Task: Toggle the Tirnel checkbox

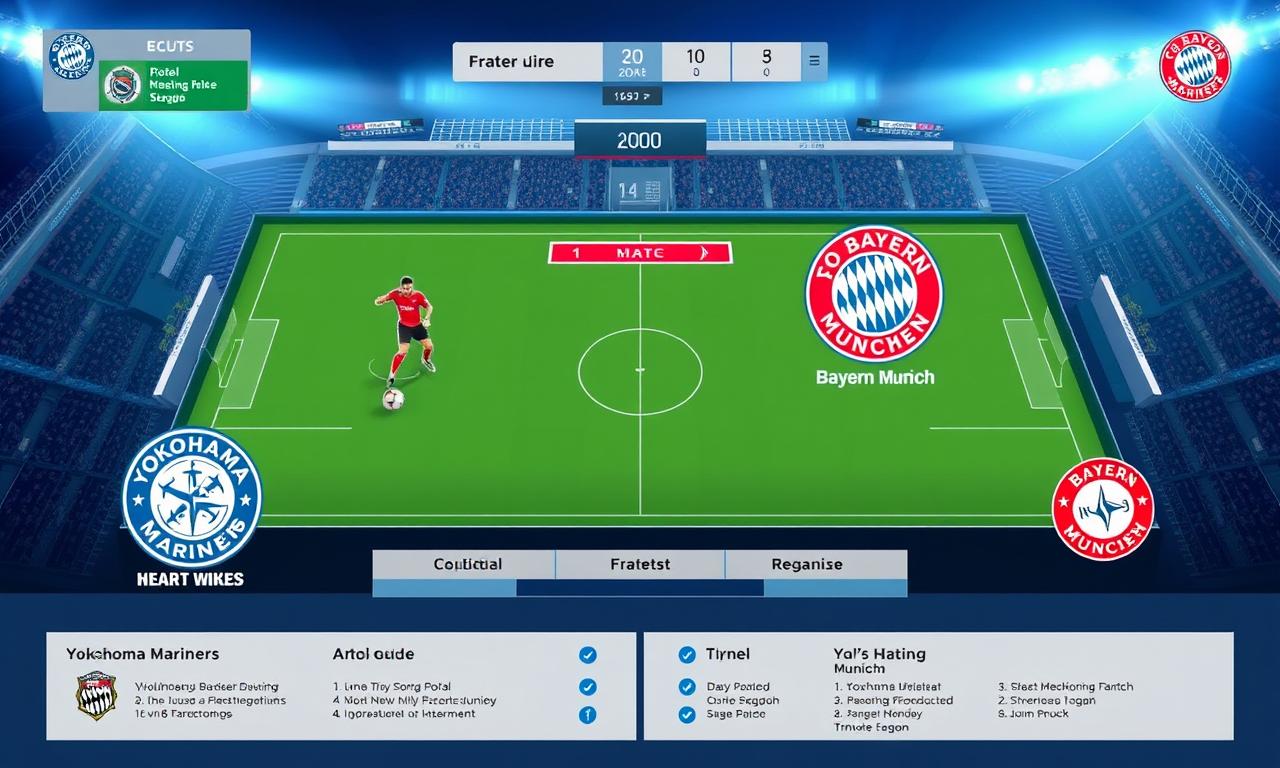Action: tap(687, 655)
